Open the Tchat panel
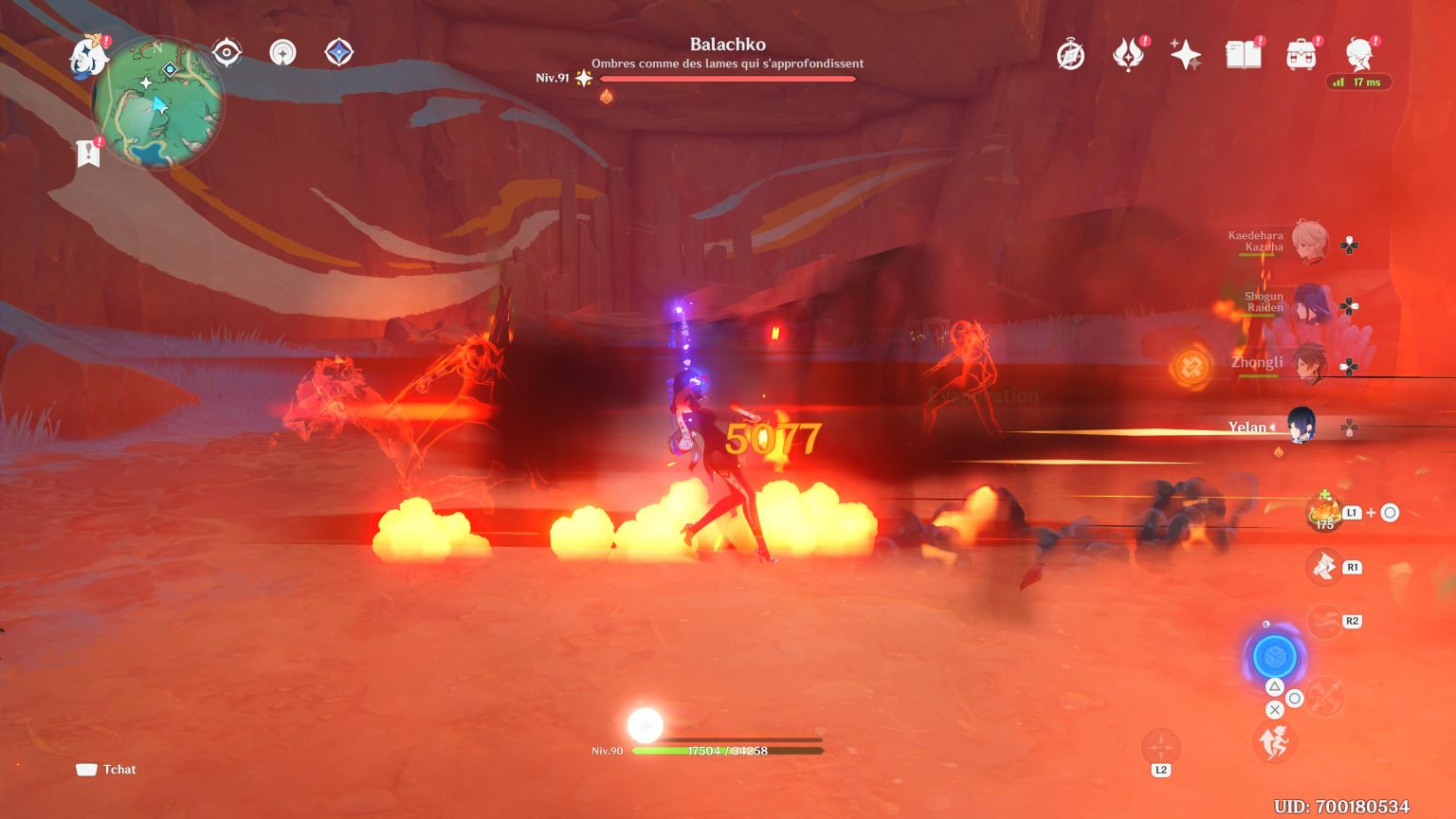This screenshot has width=1456, height=819. tap(107, 769)
